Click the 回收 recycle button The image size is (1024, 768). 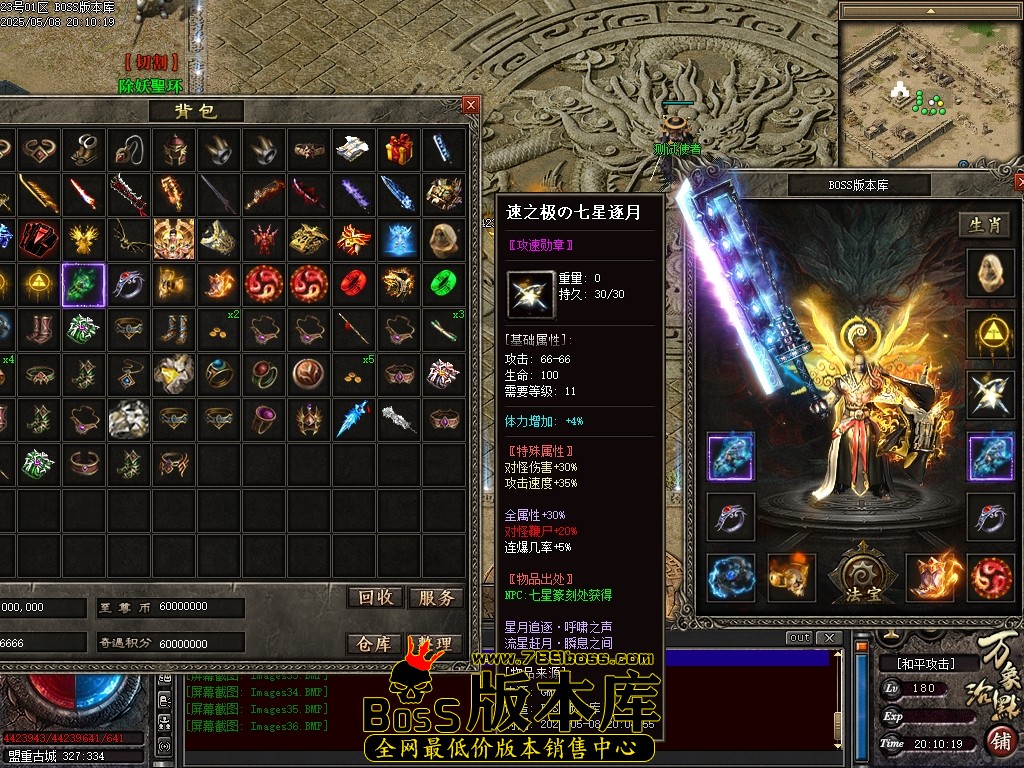click(x=376, y=597)
